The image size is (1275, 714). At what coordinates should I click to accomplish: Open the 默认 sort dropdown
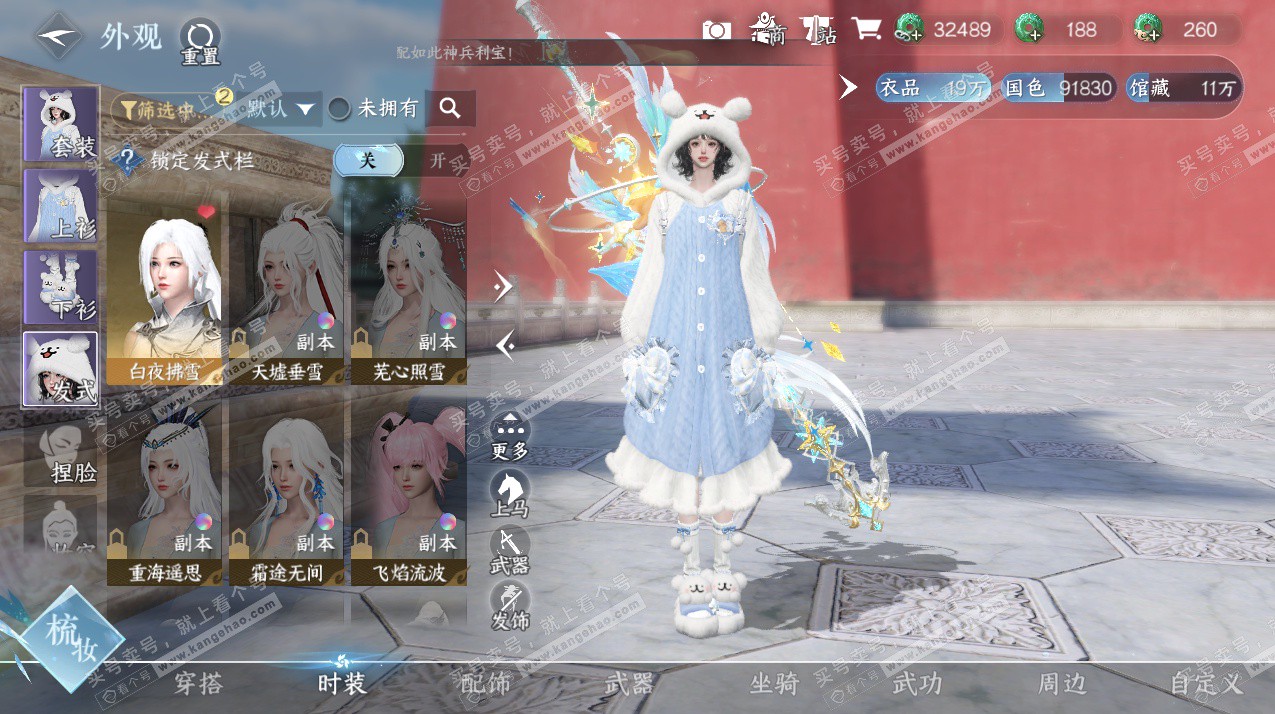coord(281,108)
